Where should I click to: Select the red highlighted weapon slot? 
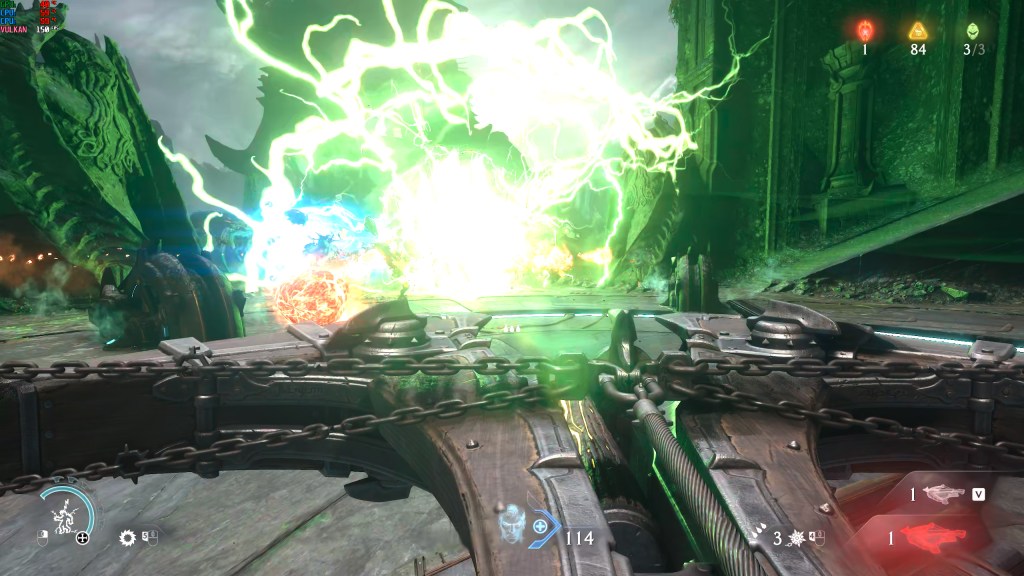pos(934,538)
